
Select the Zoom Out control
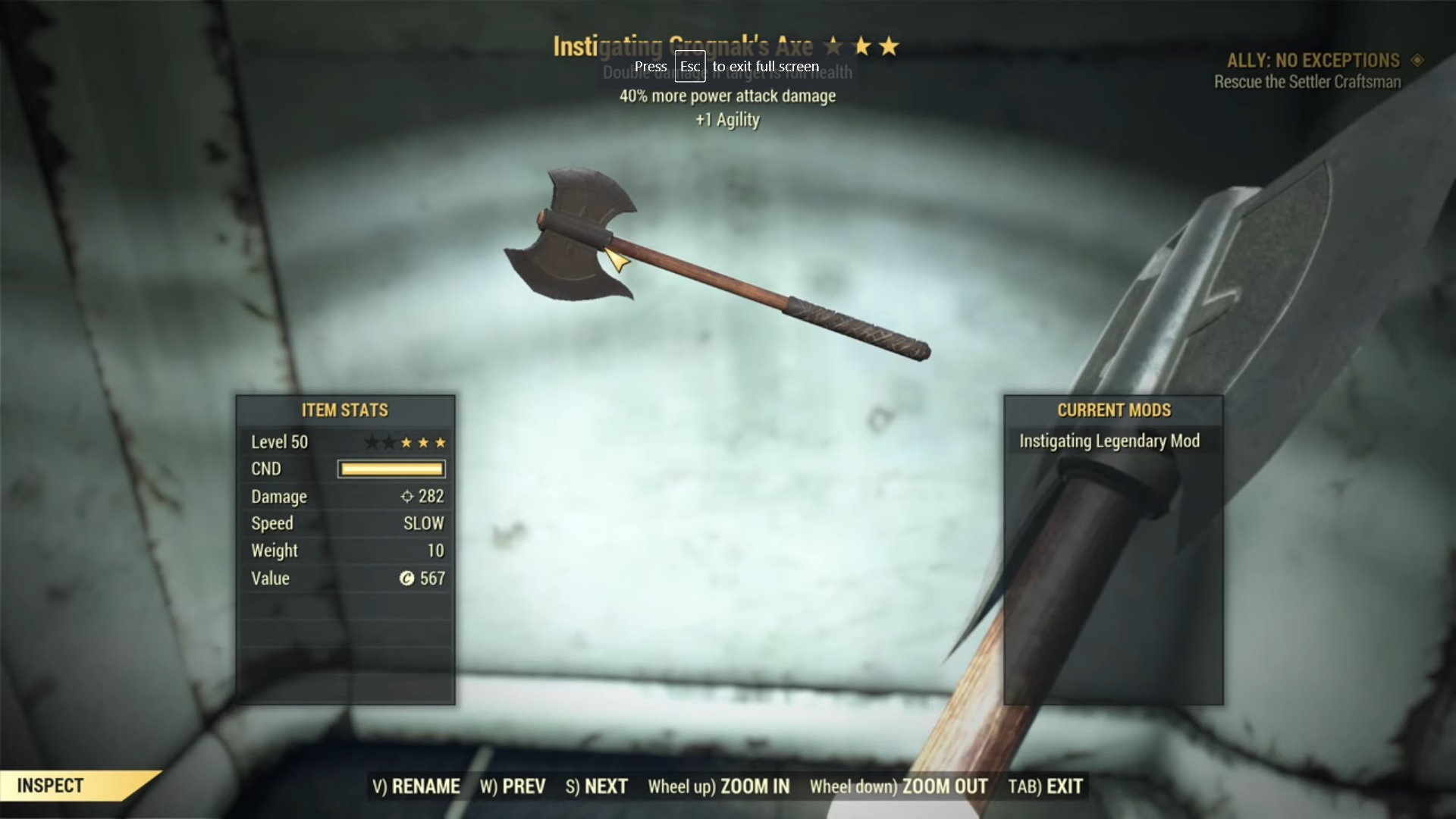[x=898, y=786]
